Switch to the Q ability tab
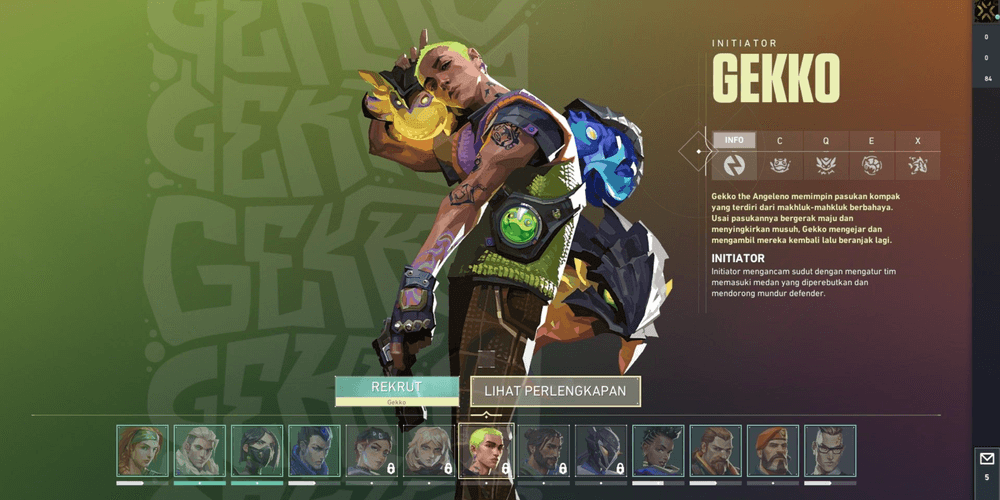 [826, 141]
